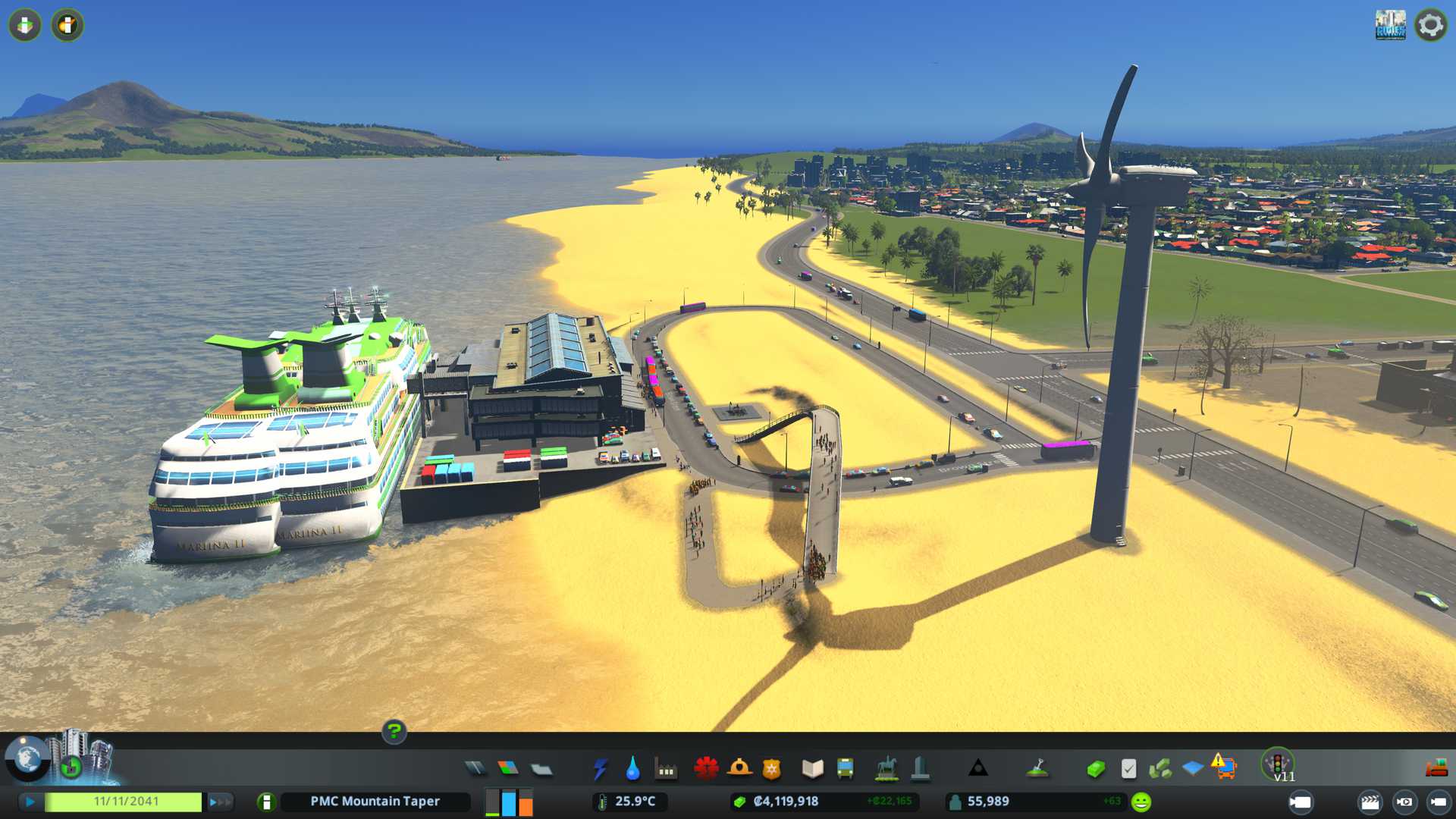Open the Economy money panel

point(1096,769)
